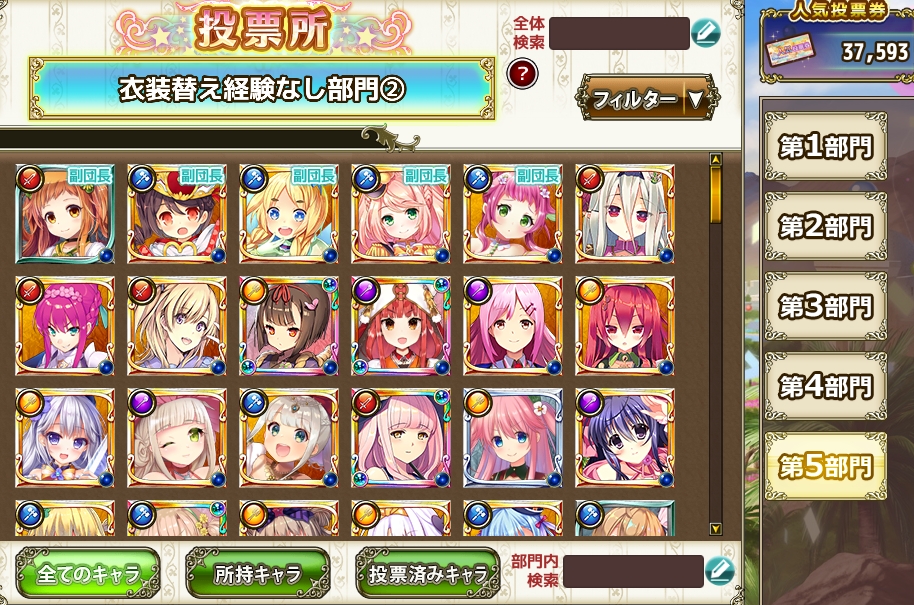This screenshot has height=605, width=914.
Task: Click the 部門内検索 search text field
Action: point(633,572)
